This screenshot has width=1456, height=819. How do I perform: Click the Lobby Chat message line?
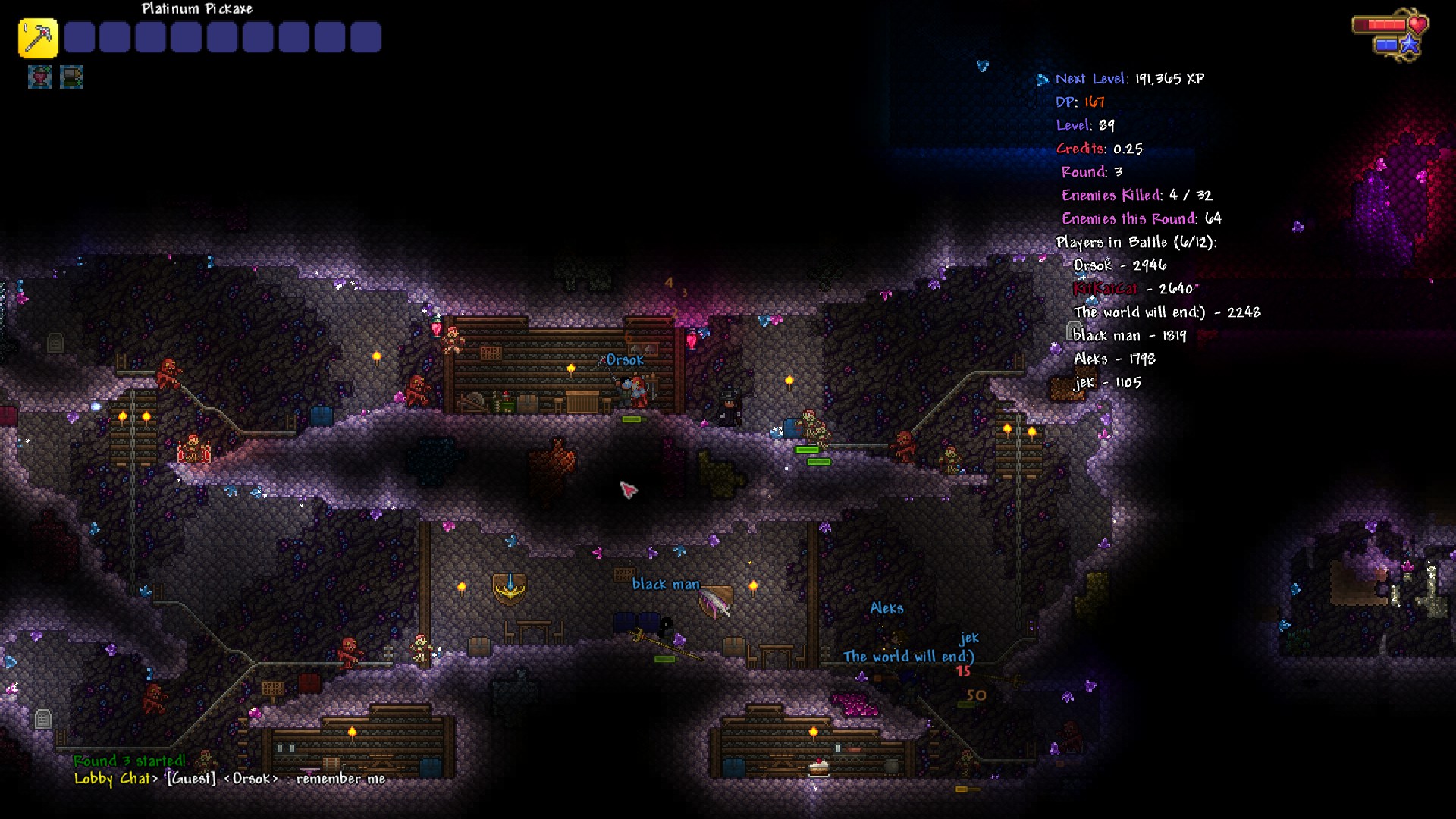(x=230, y=779)
